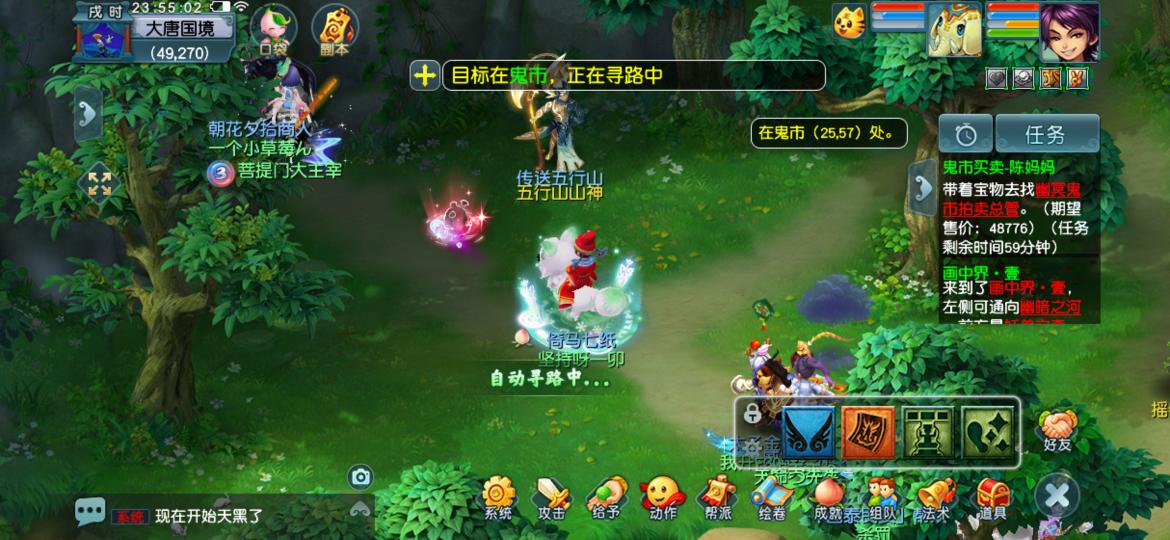Open the 好友 friends handshake icon
The width and height of the screenshot is (1170, 540).
[x=1057, y=426]
